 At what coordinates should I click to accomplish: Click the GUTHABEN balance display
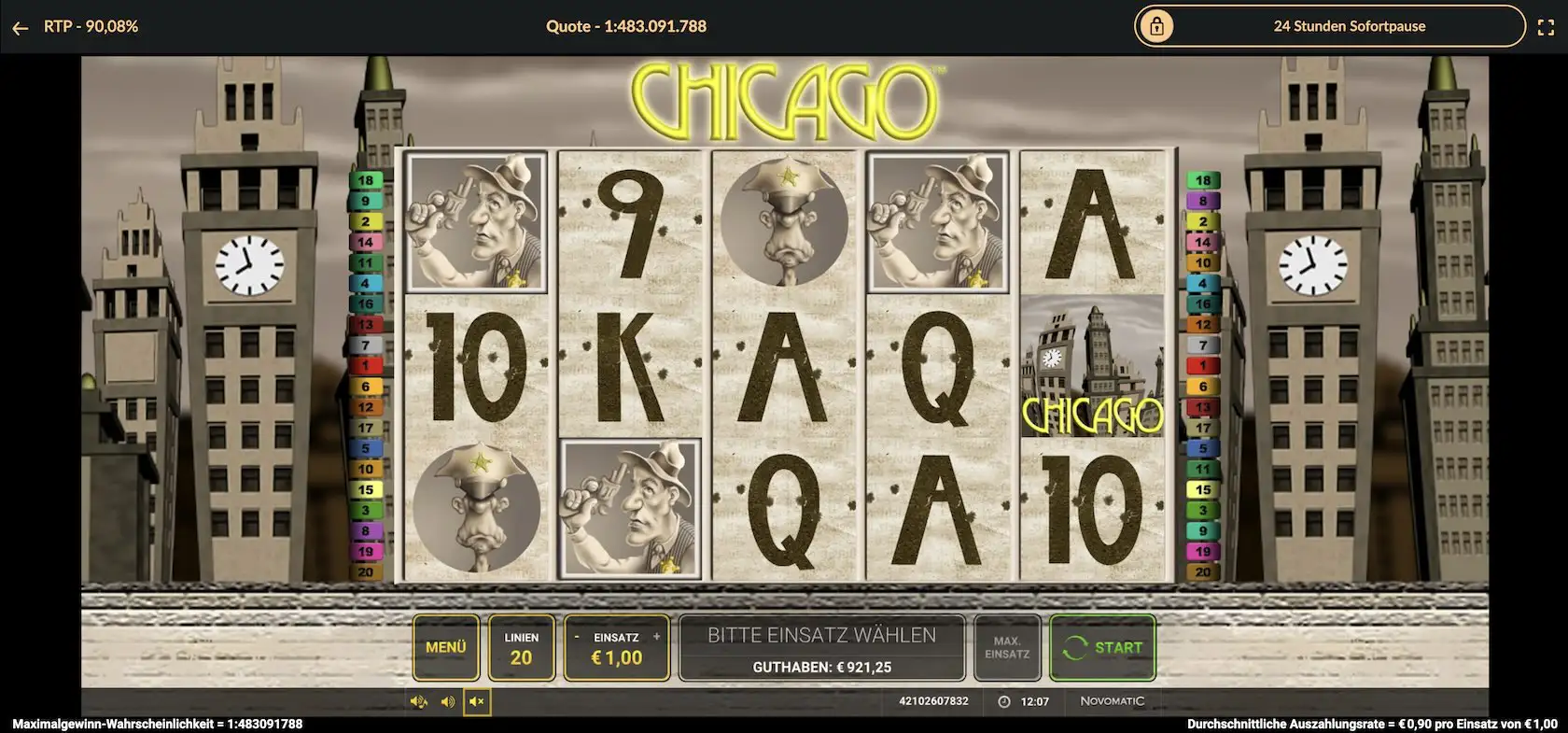[822, 666]
